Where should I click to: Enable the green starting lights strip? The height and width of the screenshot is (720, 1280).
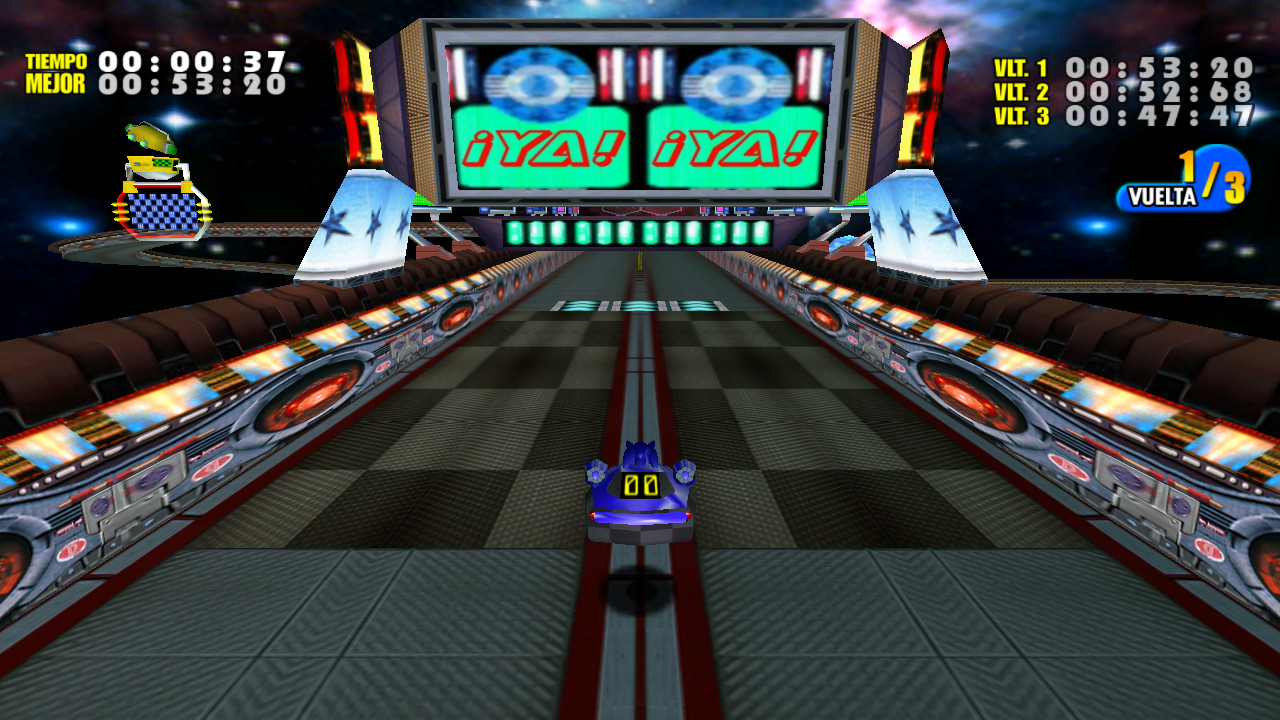click(640, 232)
